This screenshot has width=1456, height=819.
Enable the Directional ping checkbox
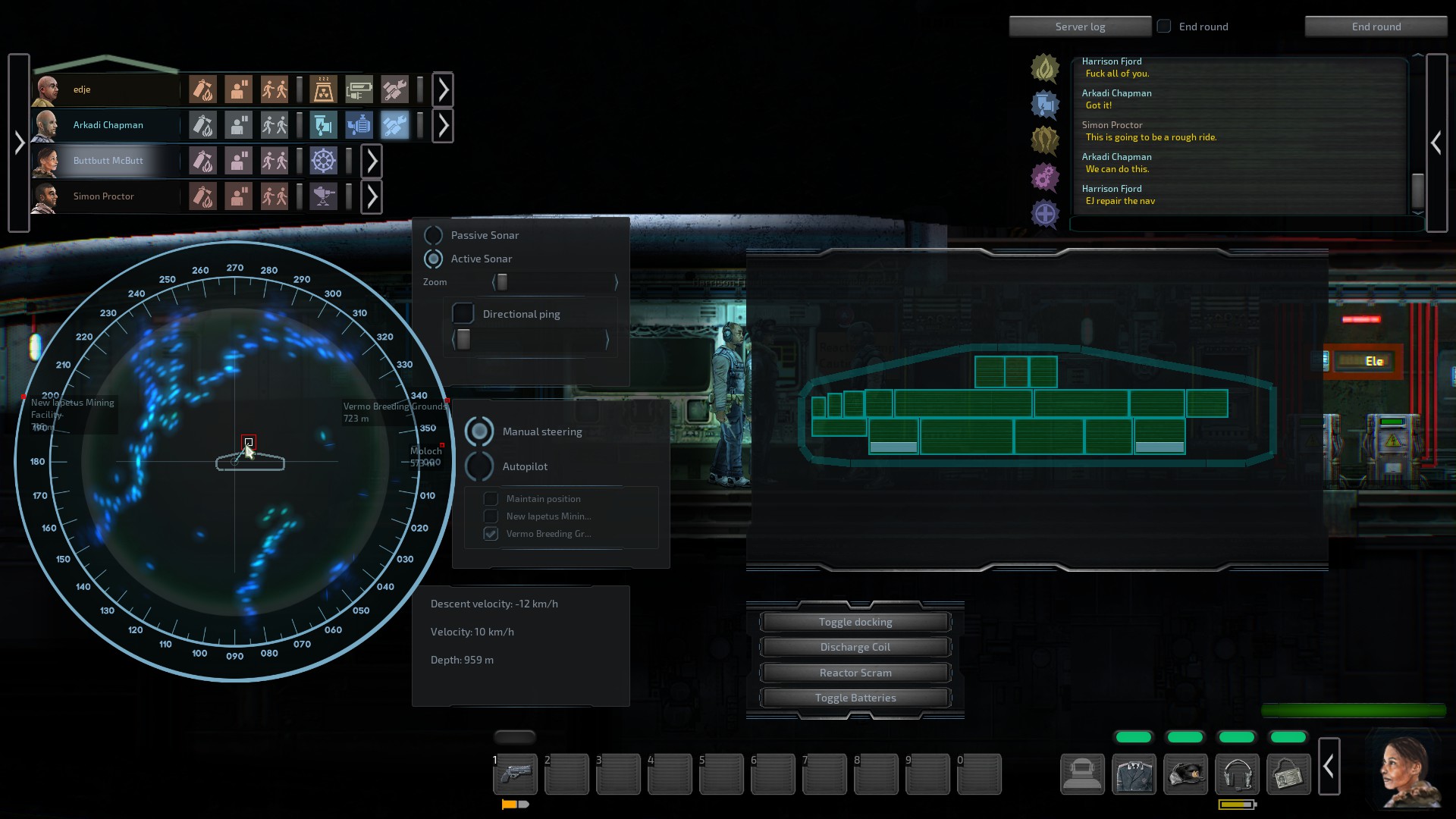tap(463, 313)
